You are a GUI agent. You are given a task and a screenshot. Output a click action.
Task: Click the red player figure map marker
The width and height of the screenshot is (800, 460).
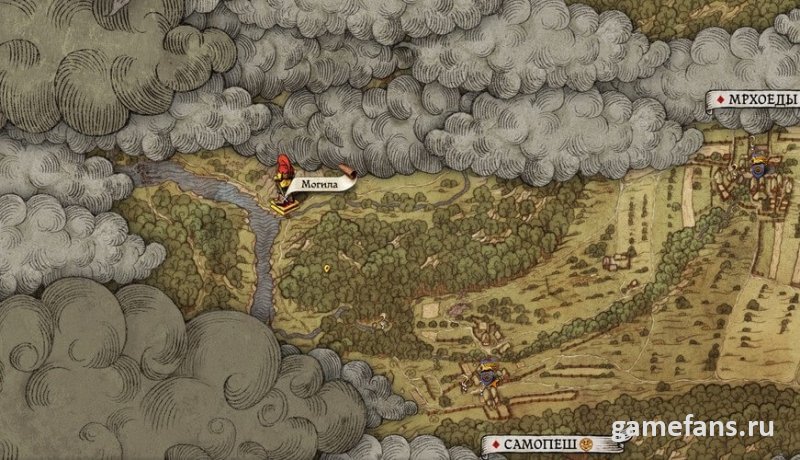pos(283,170)
